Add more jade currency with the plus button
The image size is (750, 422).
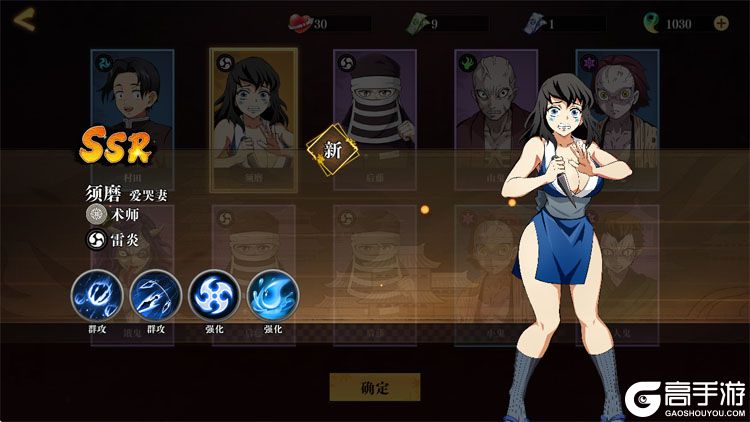point(721,23)
